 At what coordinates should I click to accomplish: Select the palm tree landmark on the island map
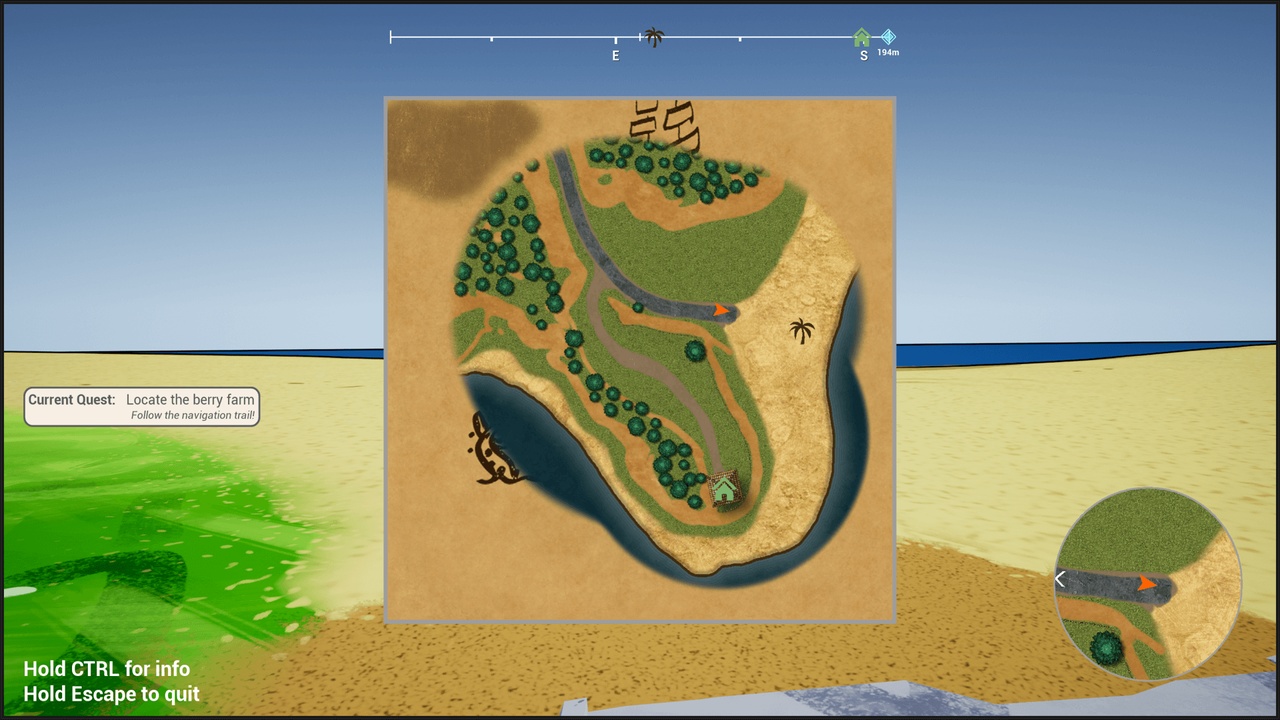801,332
